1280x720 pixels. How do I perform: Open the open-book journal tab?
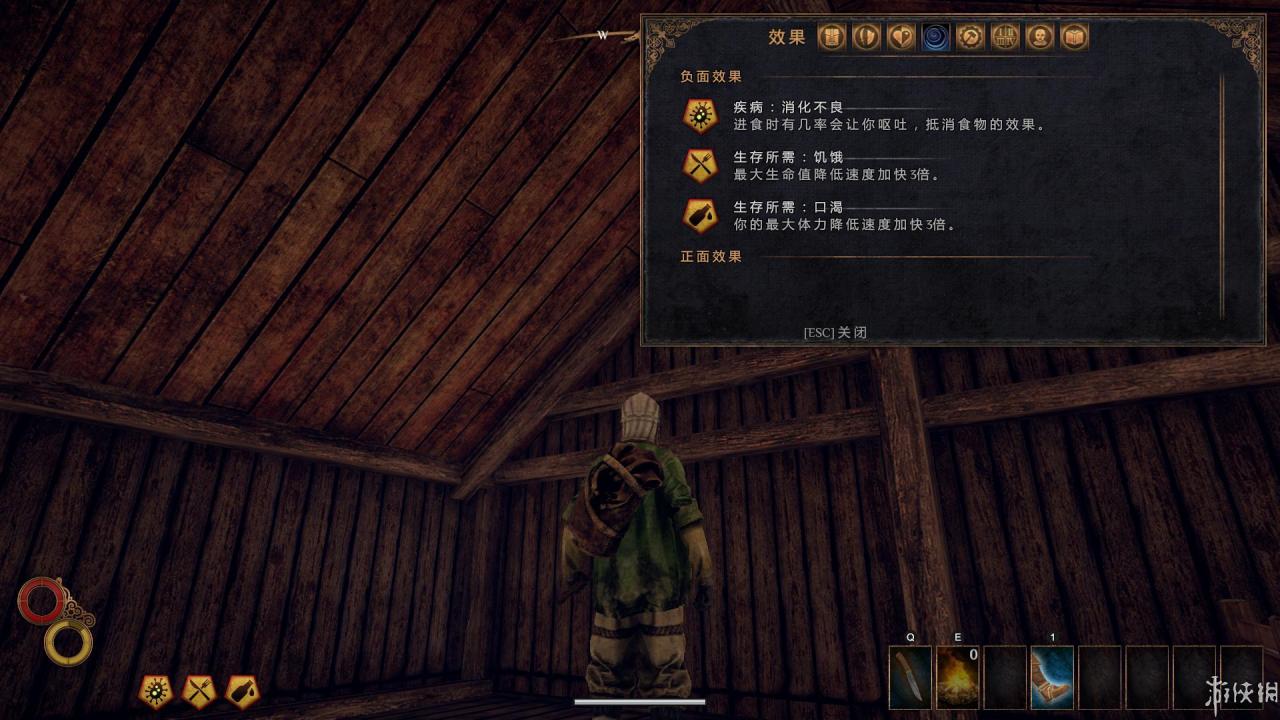(x=1074, y=38)
